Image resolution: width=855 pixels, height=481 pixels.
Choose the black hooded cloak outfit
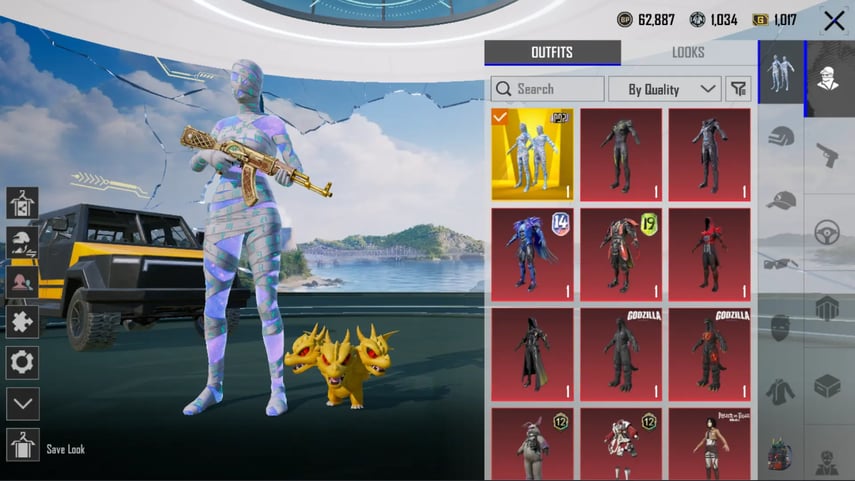[x=532, y=354]
